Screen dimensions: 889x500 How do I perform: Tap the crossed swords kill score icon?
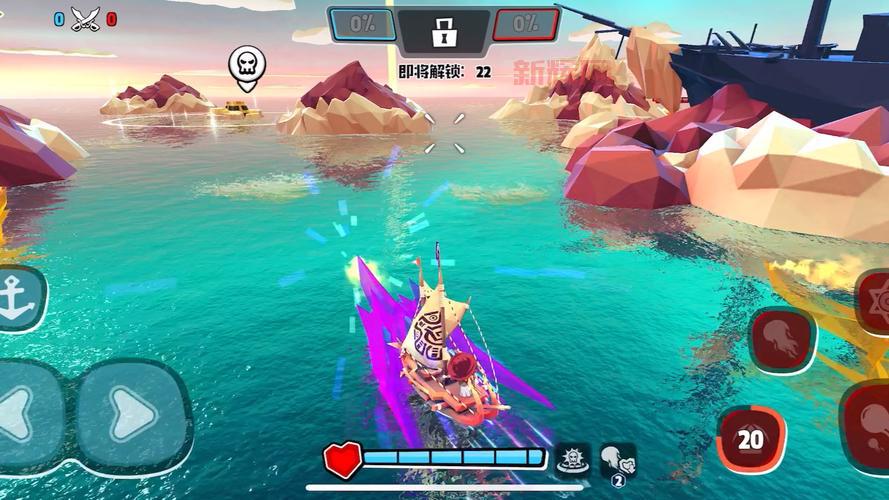click(86, 18)
